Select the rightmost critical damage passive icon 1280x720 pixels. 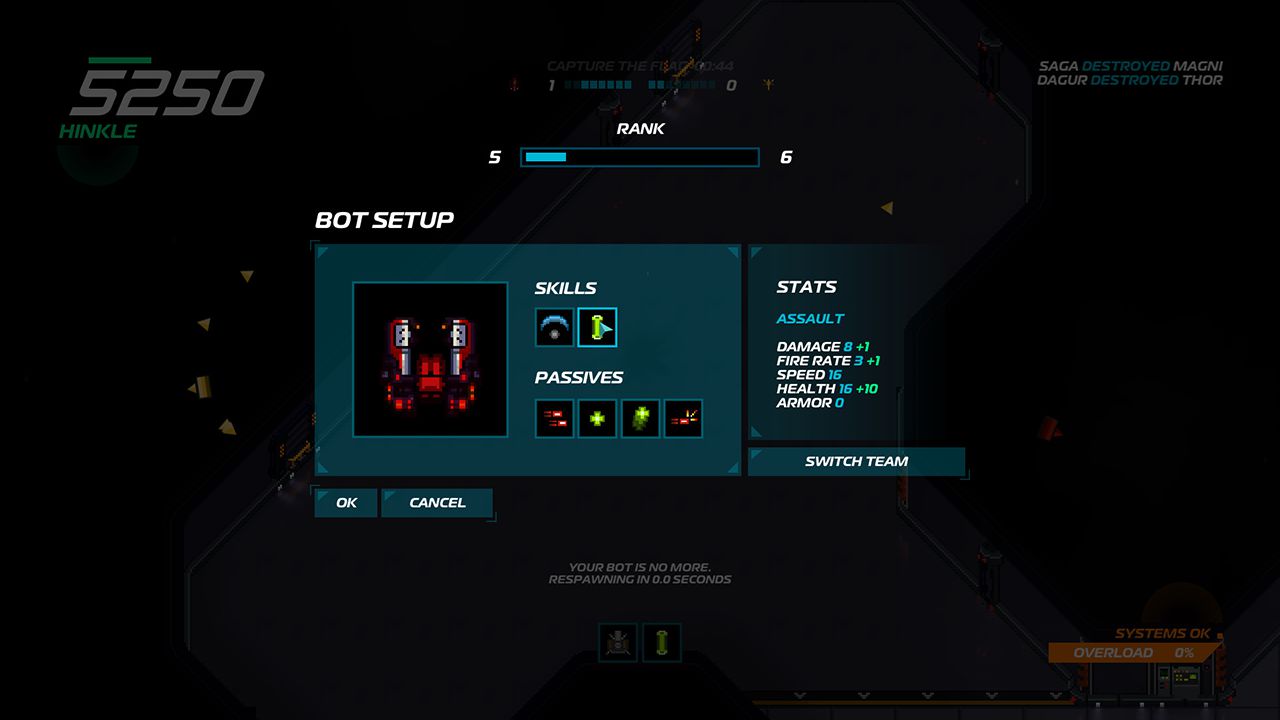tap(685, 418)
